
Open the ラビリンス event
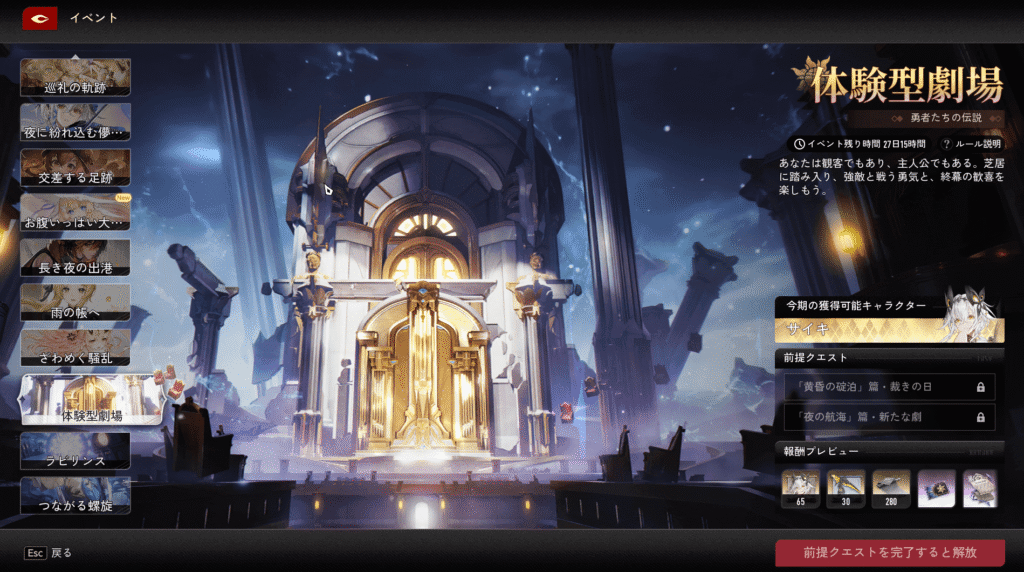[75, 451]
